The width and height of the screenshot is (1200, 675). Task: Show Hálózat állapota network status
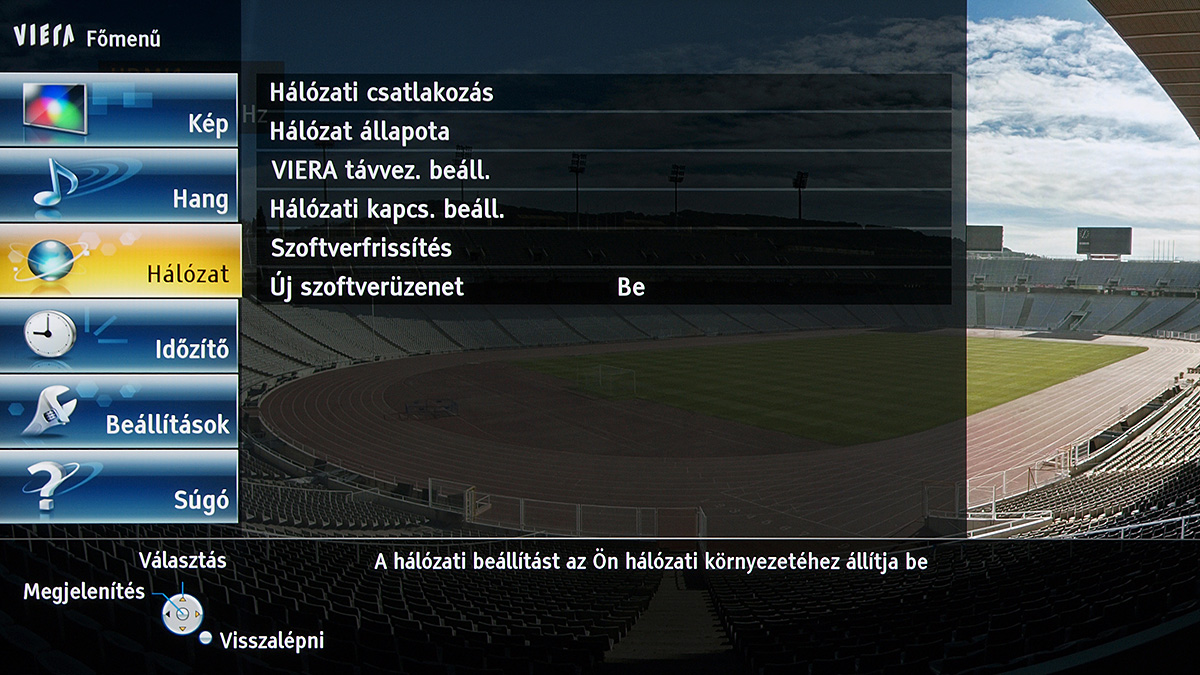(x=603, y=131)
